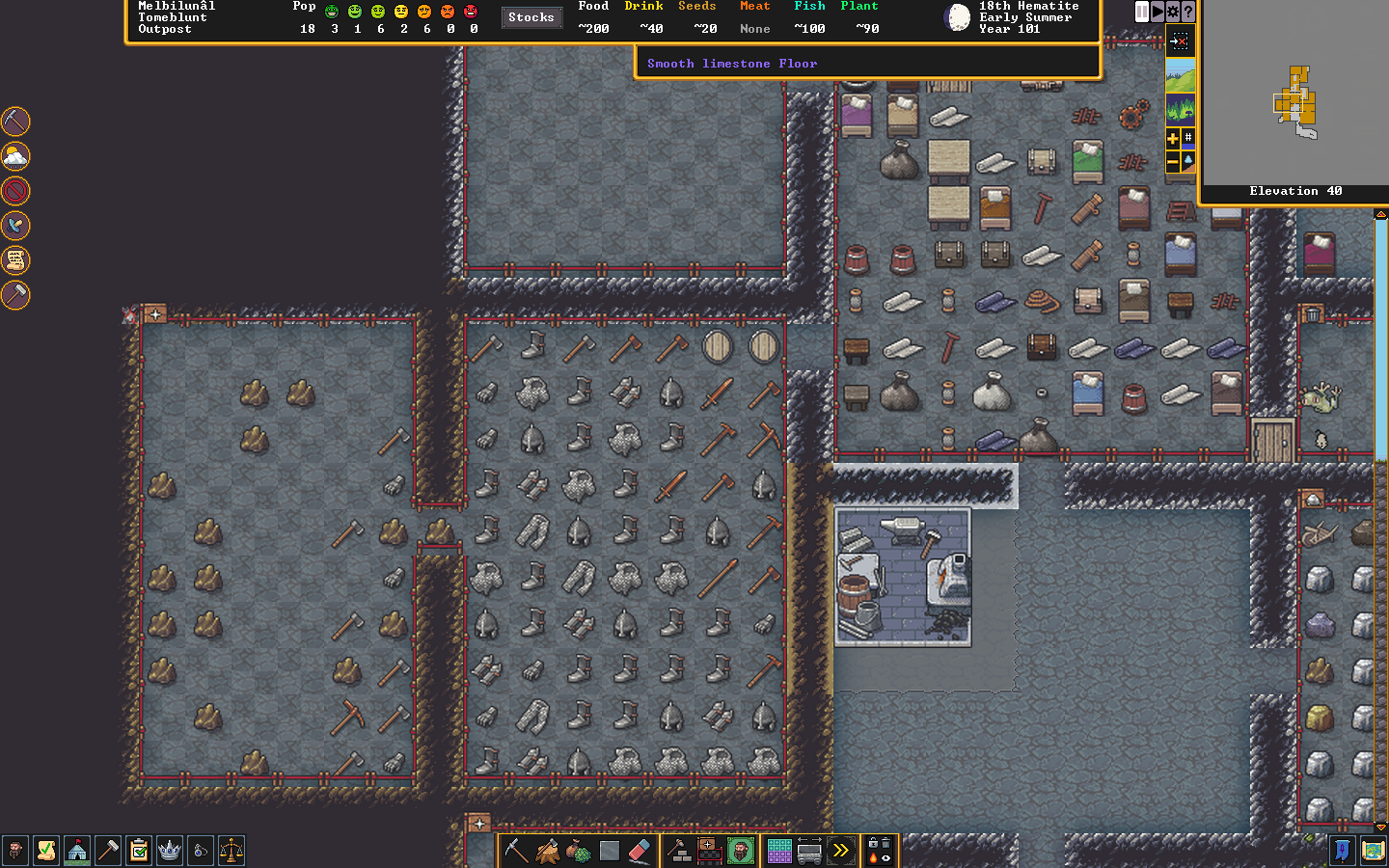1389x868 pixels.
Task: Open the clipboard work orders screen
Action: (139, 851)
